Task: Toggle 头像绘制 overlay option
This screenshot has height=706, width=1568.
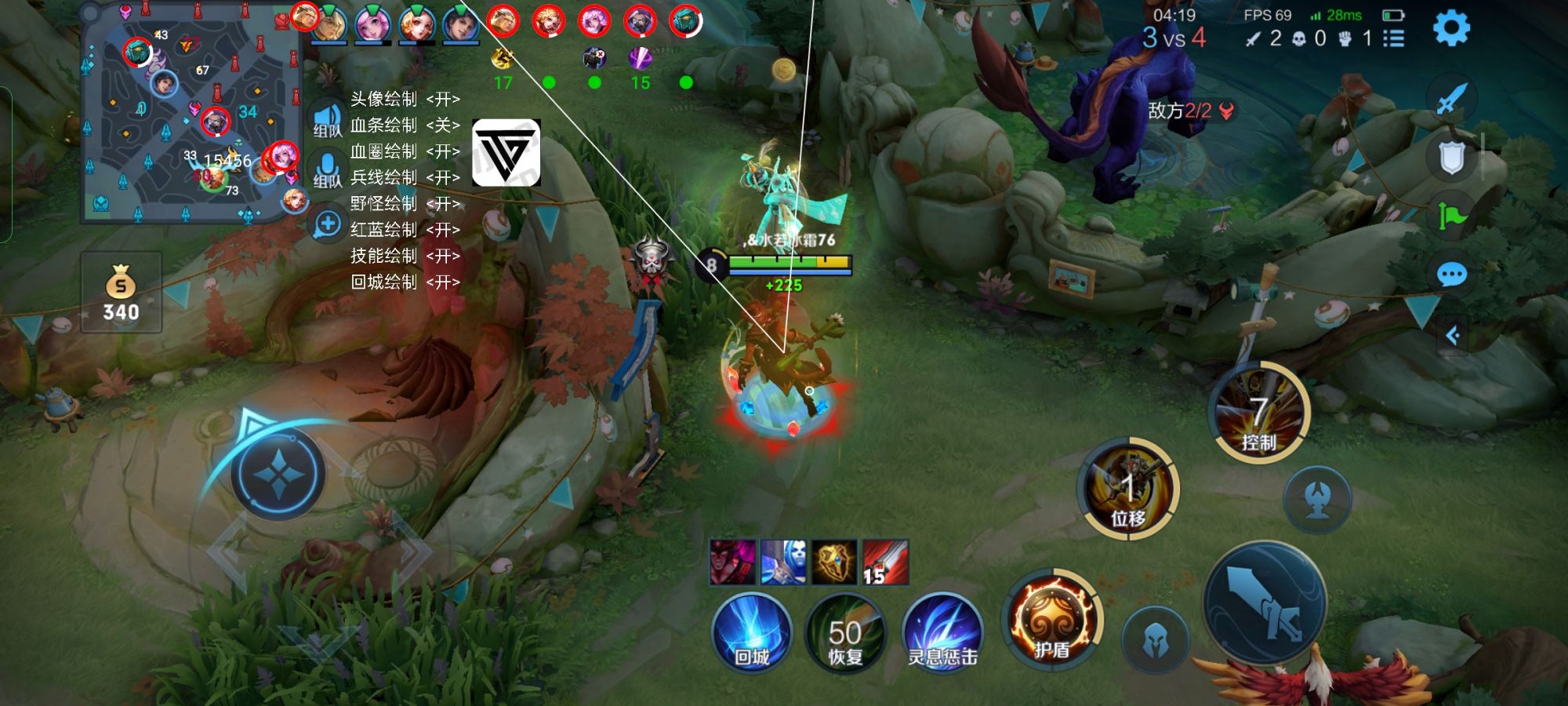Action: point(405,99)
